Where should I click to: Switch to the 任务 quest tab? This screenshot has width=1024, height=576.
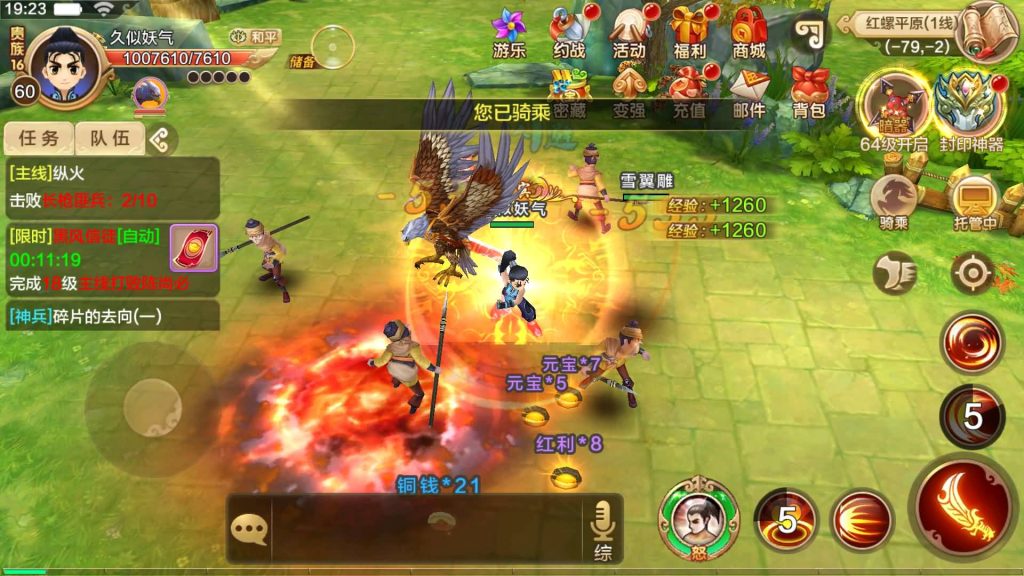click(x=39, y=139)
